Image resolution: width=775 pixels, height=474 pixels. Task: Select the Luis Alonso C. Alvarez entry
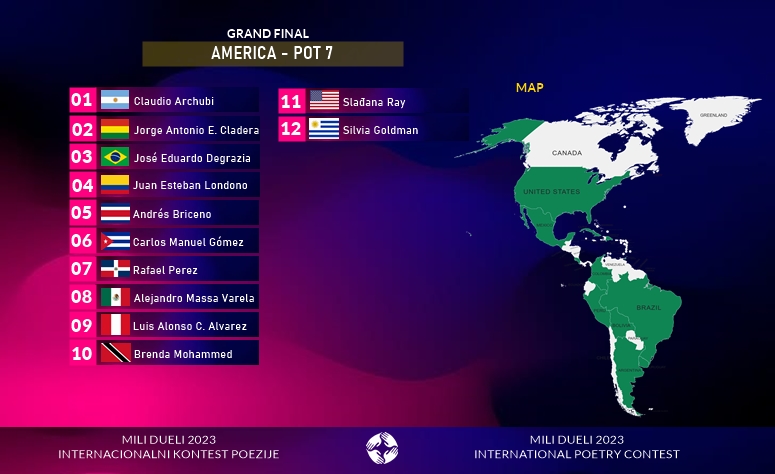[178, 325]
